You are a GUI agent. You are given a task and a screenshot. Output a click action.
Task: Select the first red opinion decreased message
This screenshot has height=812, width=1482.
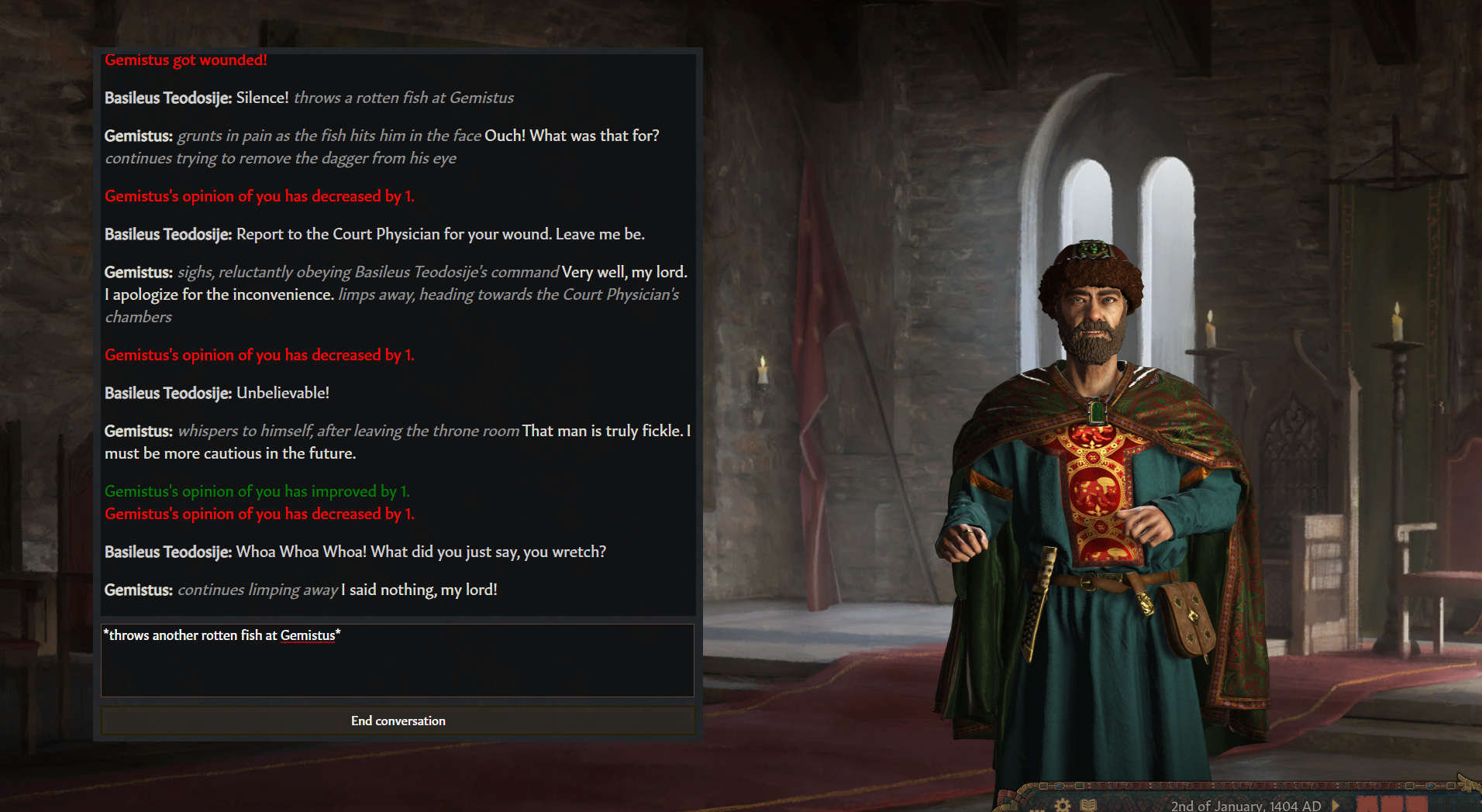260,196
